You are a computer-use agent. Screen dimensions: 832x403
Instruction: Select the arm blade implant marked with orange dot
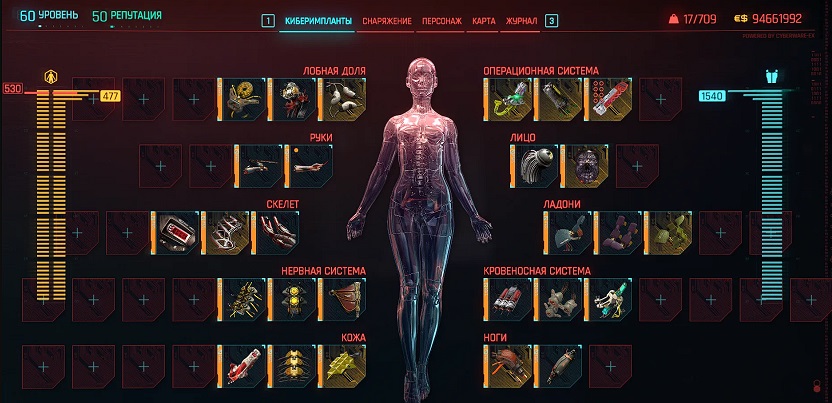308,164
